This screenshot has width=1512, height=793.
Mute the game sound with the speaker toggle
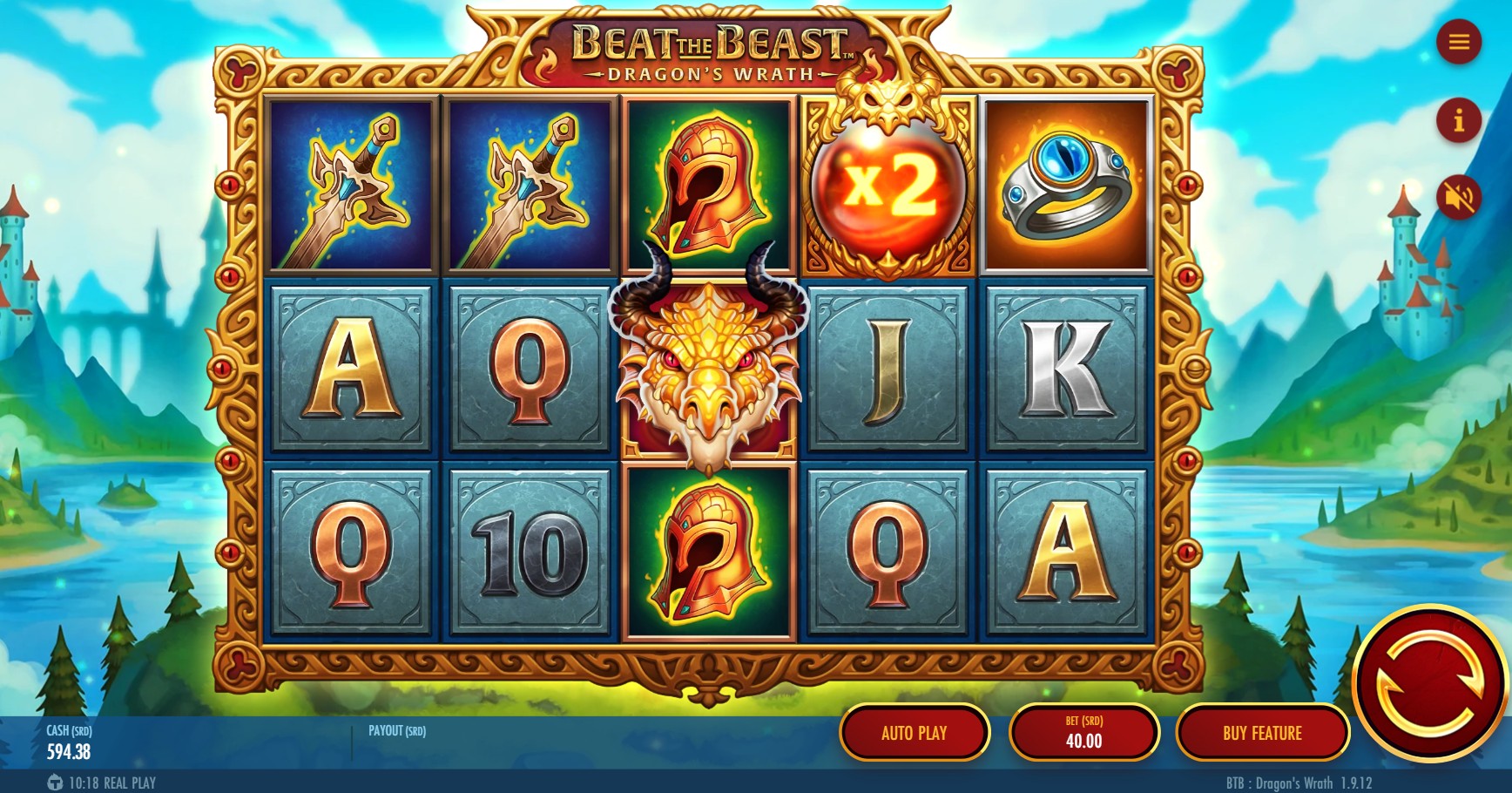[x=1459, y=198]
